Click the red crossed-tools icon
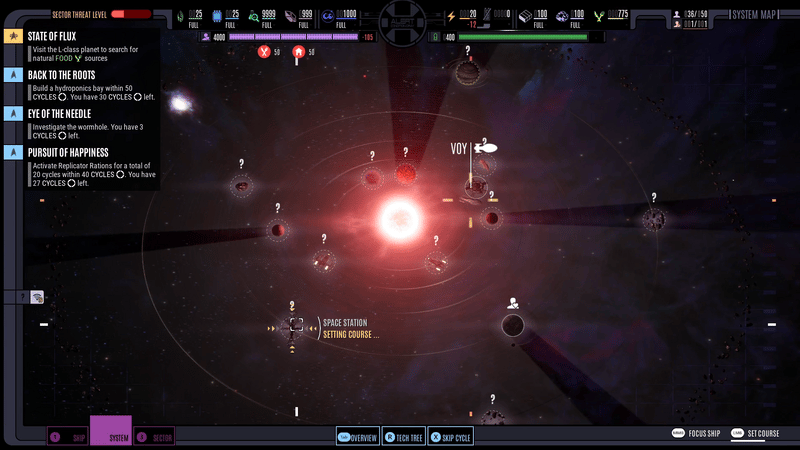The width and height of the screenshot is (800, 450). (x=263, y=51)
